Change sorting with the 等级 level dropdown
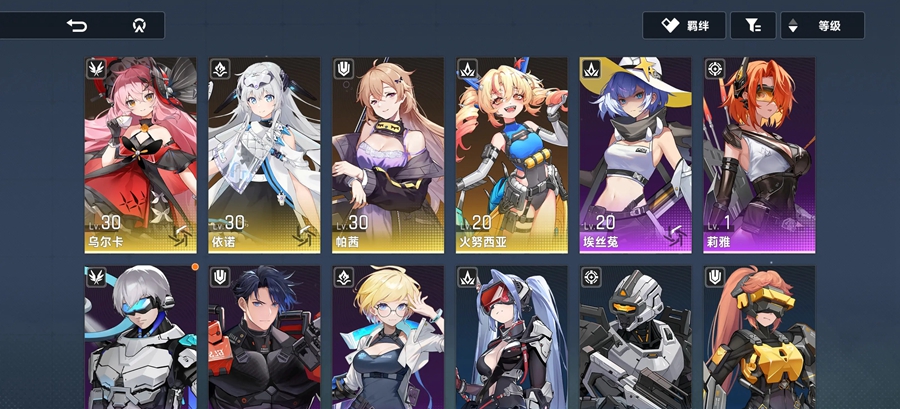 coord(821,26)
